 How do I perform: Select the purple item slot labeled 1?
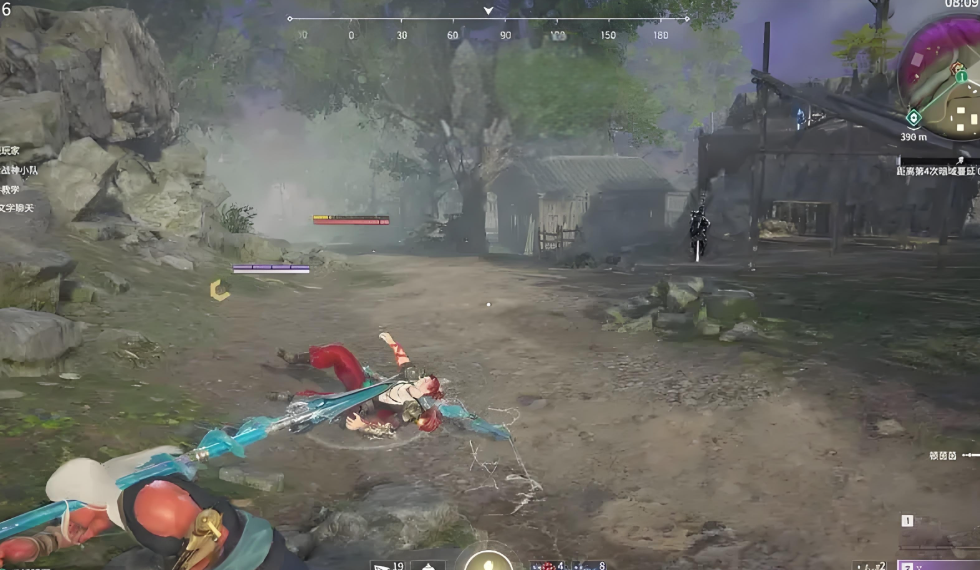tap(937, 562)
